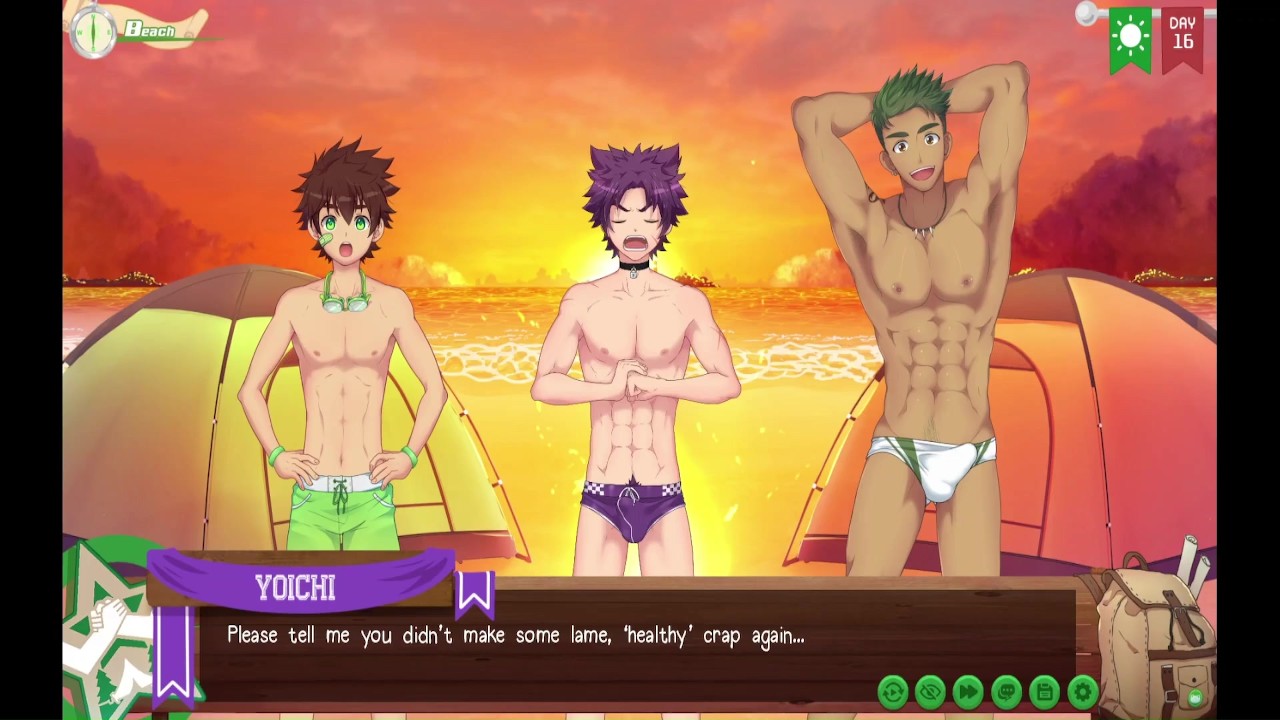Viewport: 1280px width, 720px height.
Task: Click the small green badge on the backpack
Action: click(1194, 698)
